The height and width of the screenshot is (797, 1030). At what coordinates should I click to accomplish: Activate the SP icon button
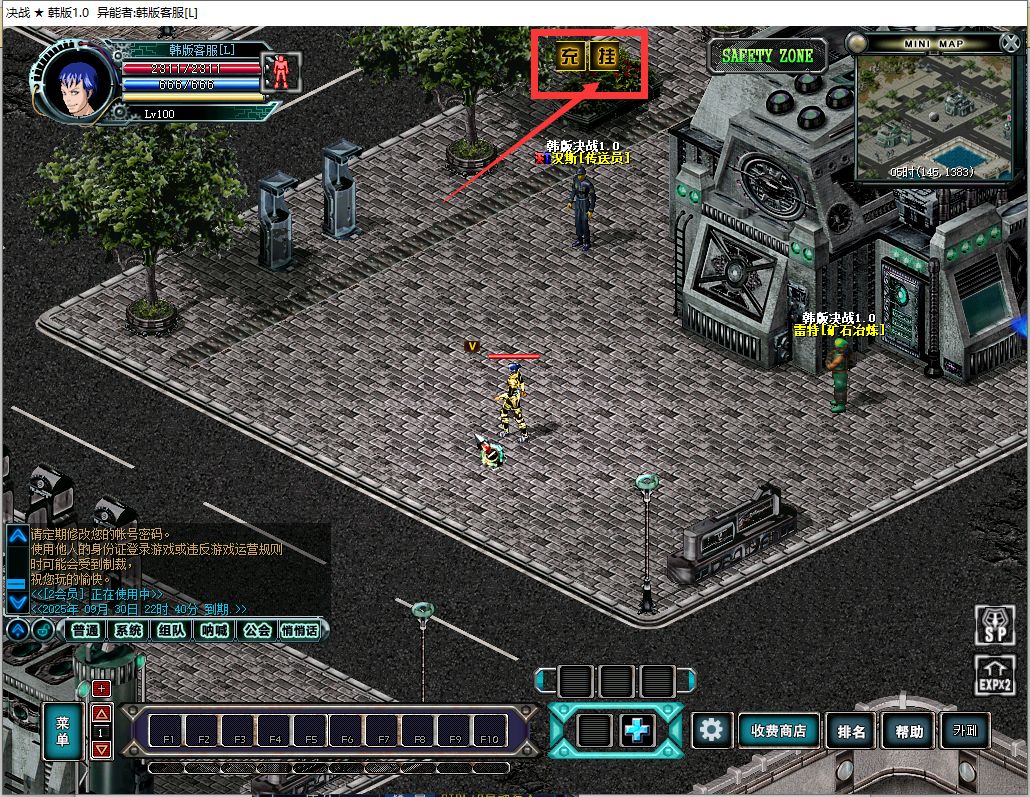point(994,625)
